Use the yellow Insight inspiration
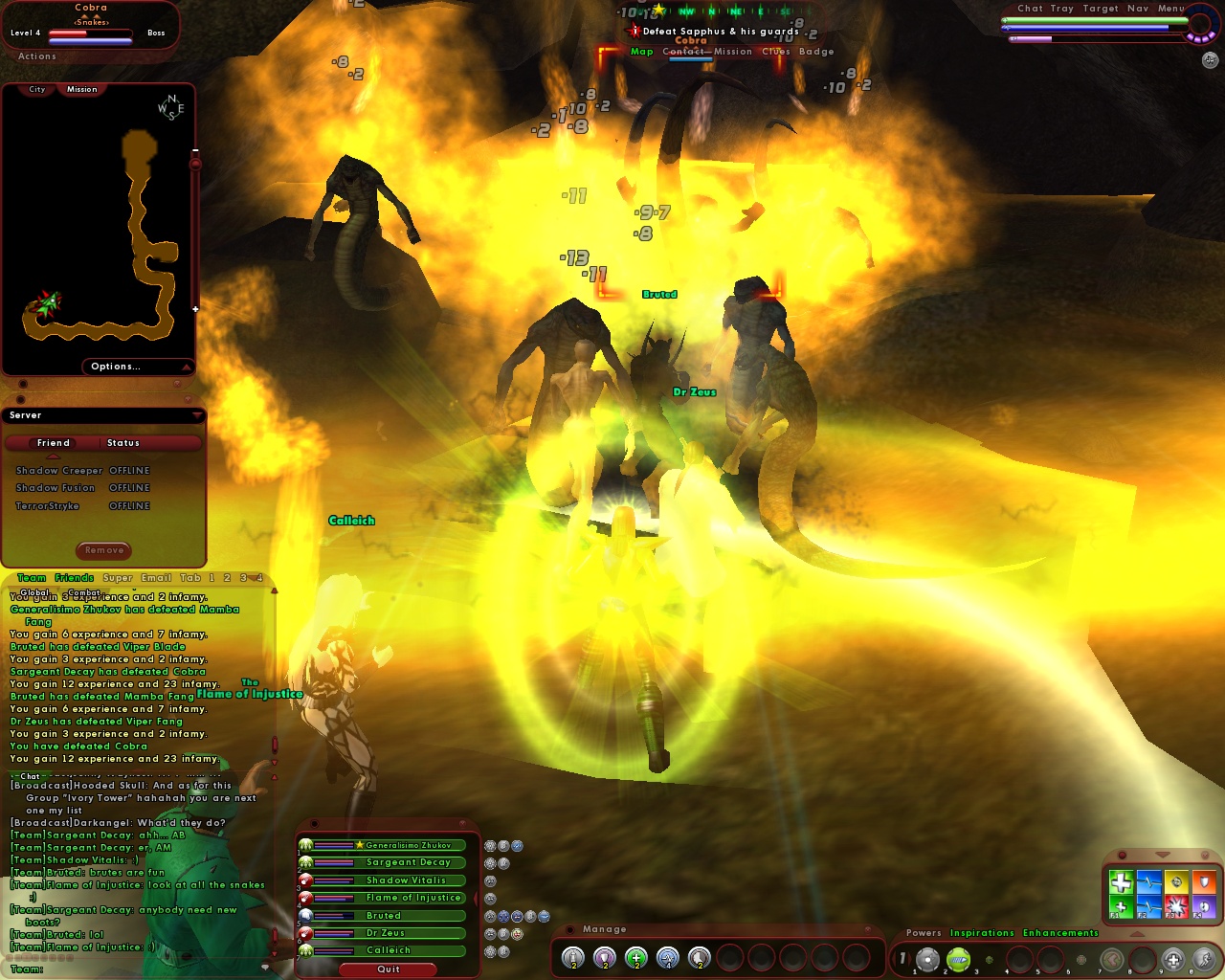This screenshot has height=980, width=1225. [1176, 880]
